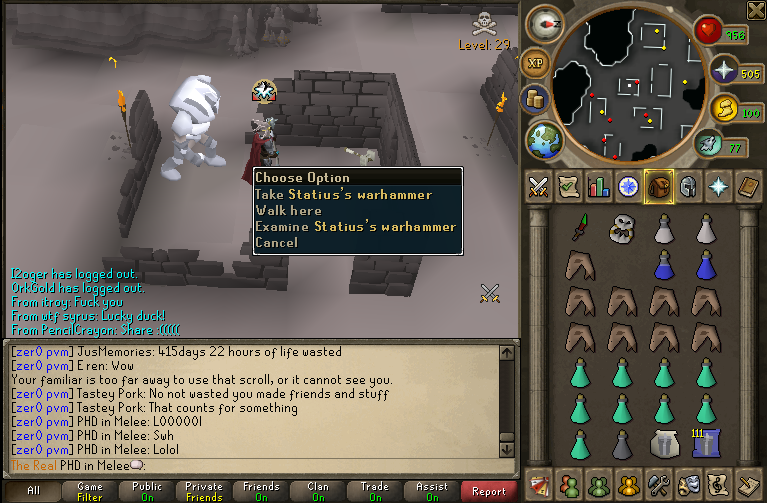Toggle quick prayers via the prayer orb

pos(722,72)
